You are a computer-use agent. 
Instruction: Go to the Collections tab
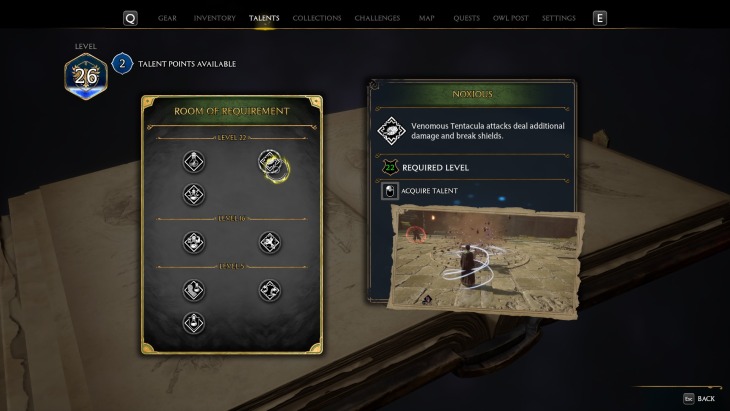[x=318, y=18]
